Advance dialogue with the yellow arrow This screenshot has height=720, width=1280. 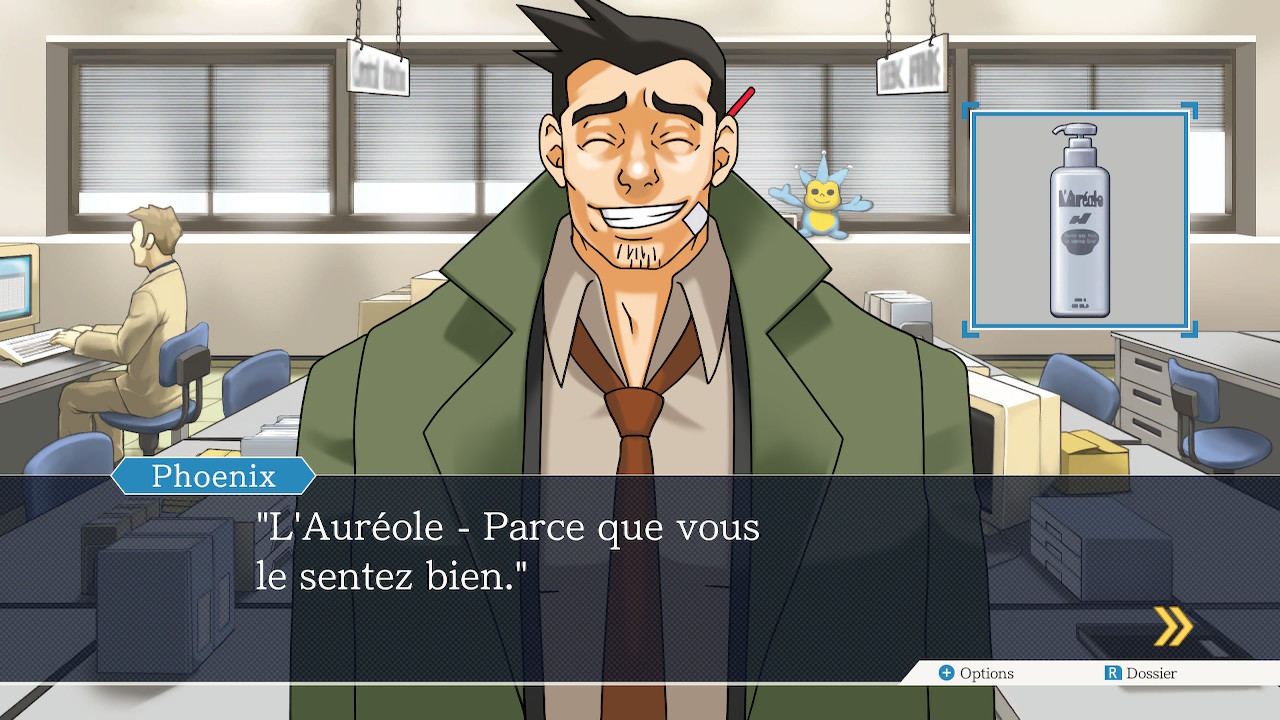coord(1173,627)
